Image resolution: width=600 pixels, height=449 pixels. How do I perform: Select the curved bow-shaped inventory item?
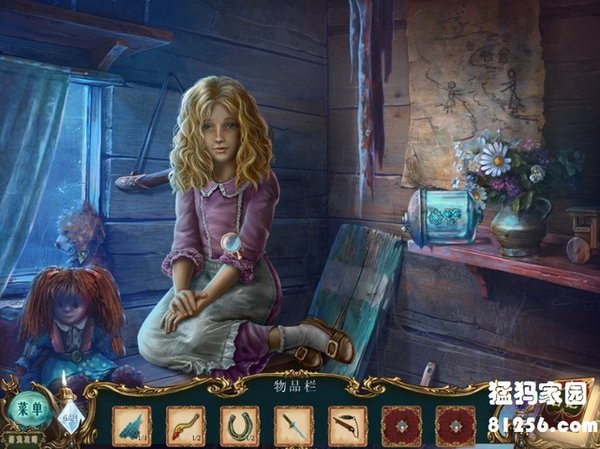click(x=347, y=425)
